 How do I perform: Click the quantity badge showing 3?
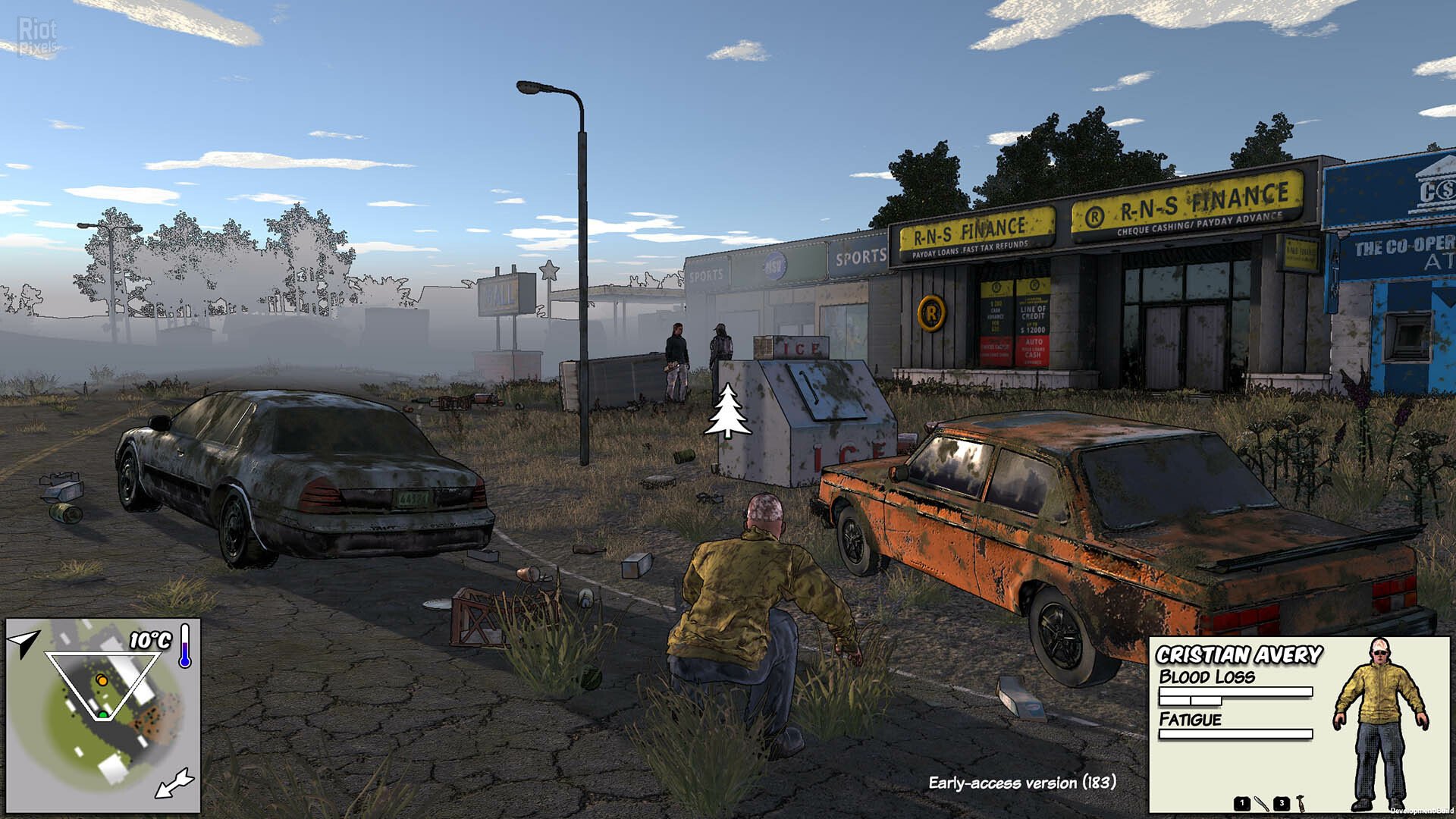pos(1282,803)
